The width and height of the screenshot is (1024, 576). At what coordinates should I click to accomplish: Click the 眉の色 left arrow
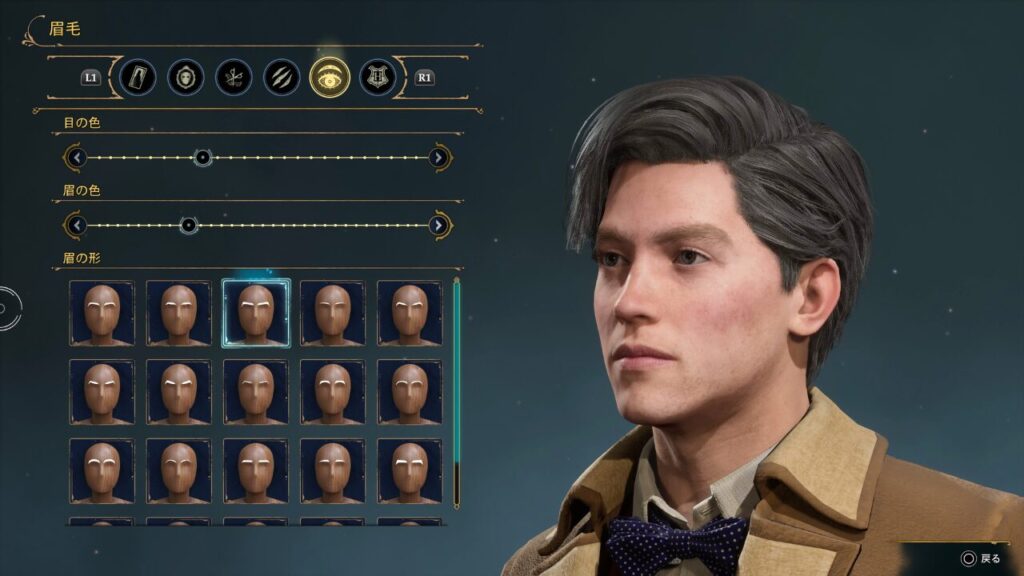76,225
